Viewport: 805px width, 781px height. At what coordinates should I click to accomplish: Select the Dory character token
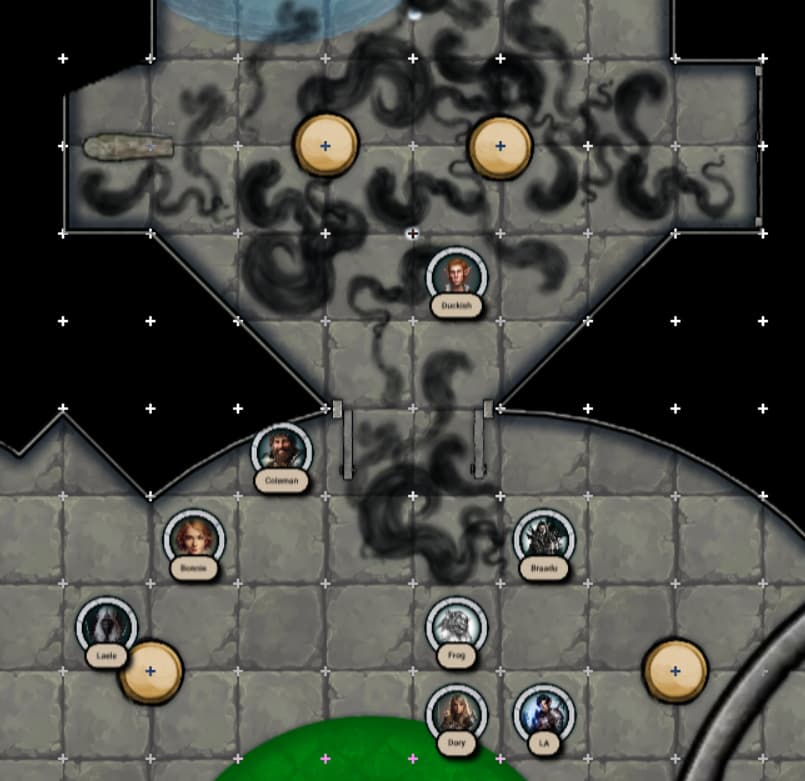[x=457, y=713]
